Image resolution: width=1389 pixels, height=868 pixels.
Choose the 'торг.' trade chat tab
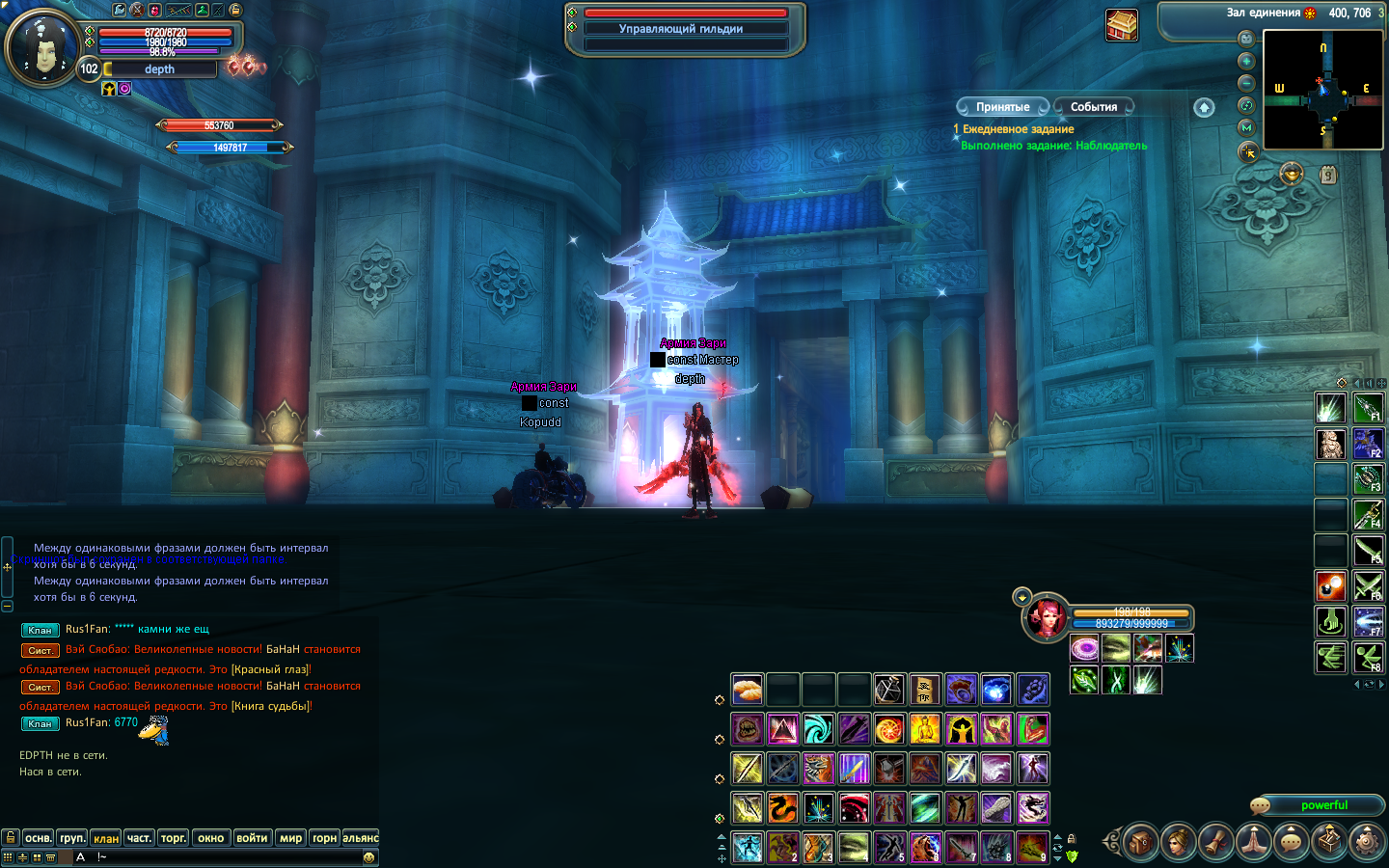(174, 838)
